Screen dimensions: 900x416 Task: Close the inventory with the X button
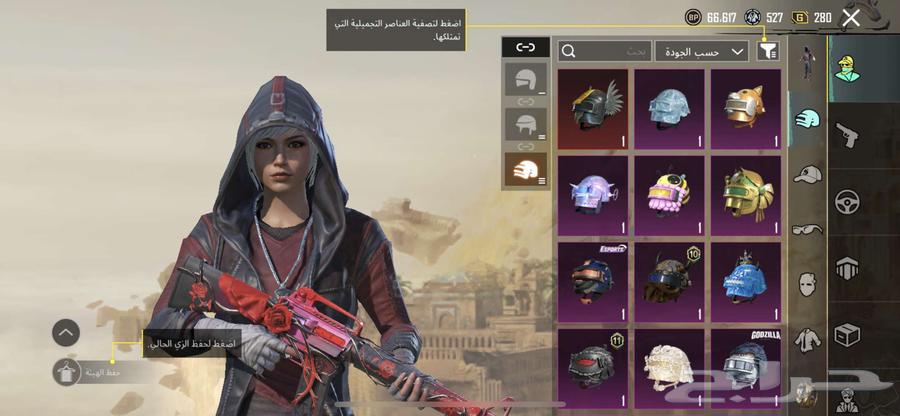pyautogui.click(x=851, y=17)
